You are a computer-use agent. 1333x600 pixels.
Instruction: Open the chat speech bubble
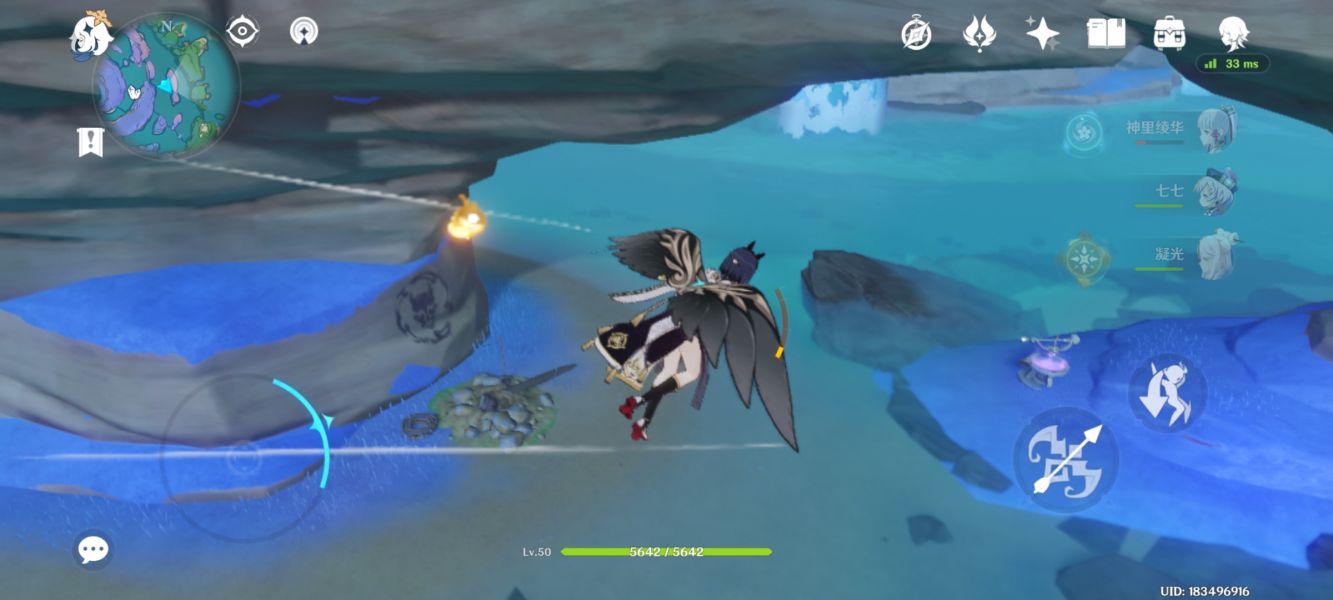click(93, 549)
